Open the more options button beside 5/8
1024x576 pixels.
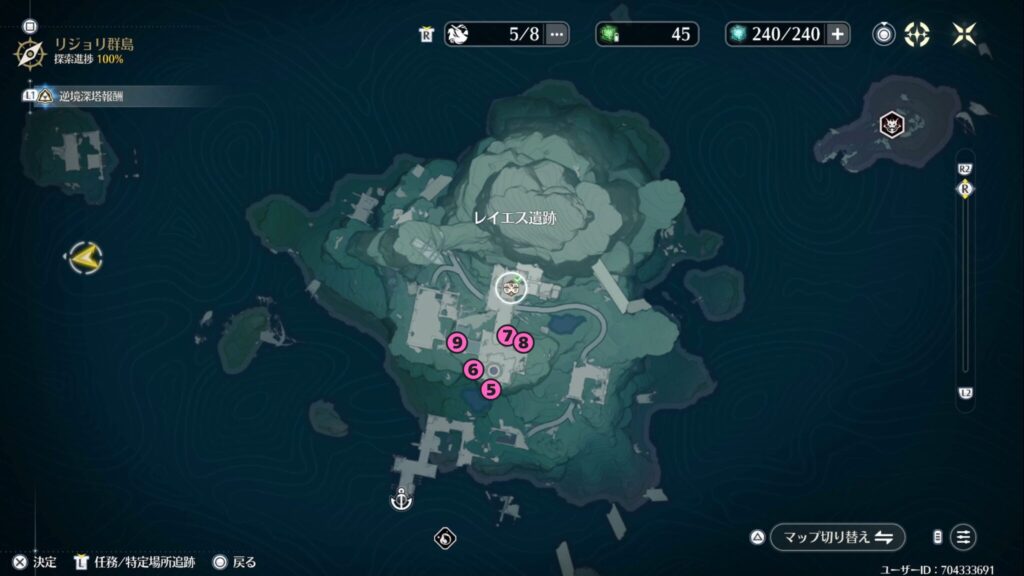pos(557,34)
